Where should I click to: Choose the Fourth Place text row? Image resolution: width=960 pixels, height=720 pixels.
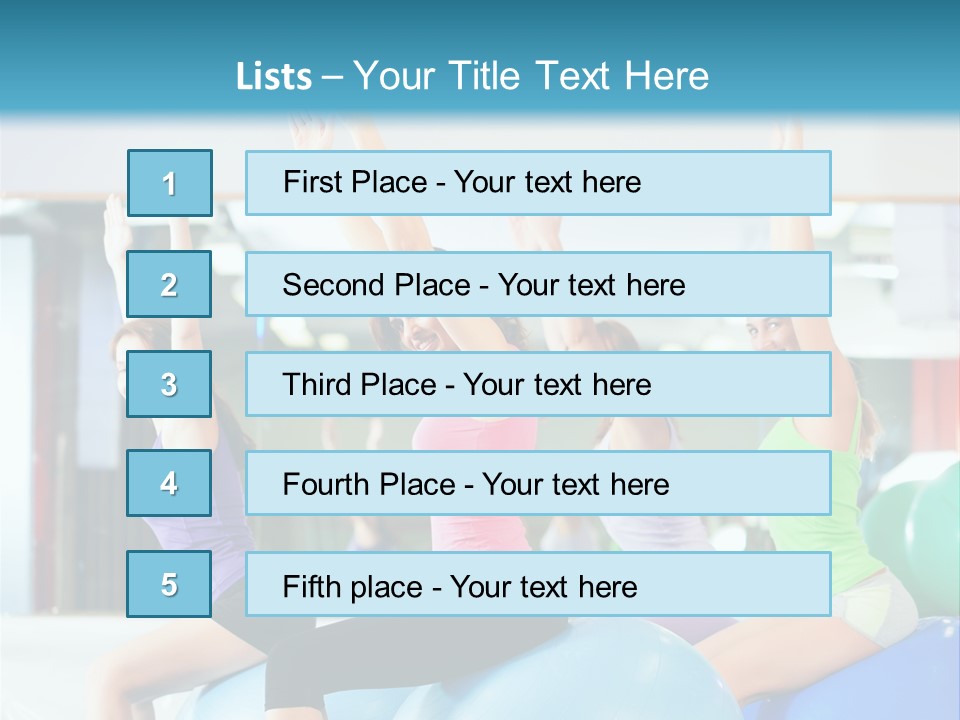coord(538,483)
